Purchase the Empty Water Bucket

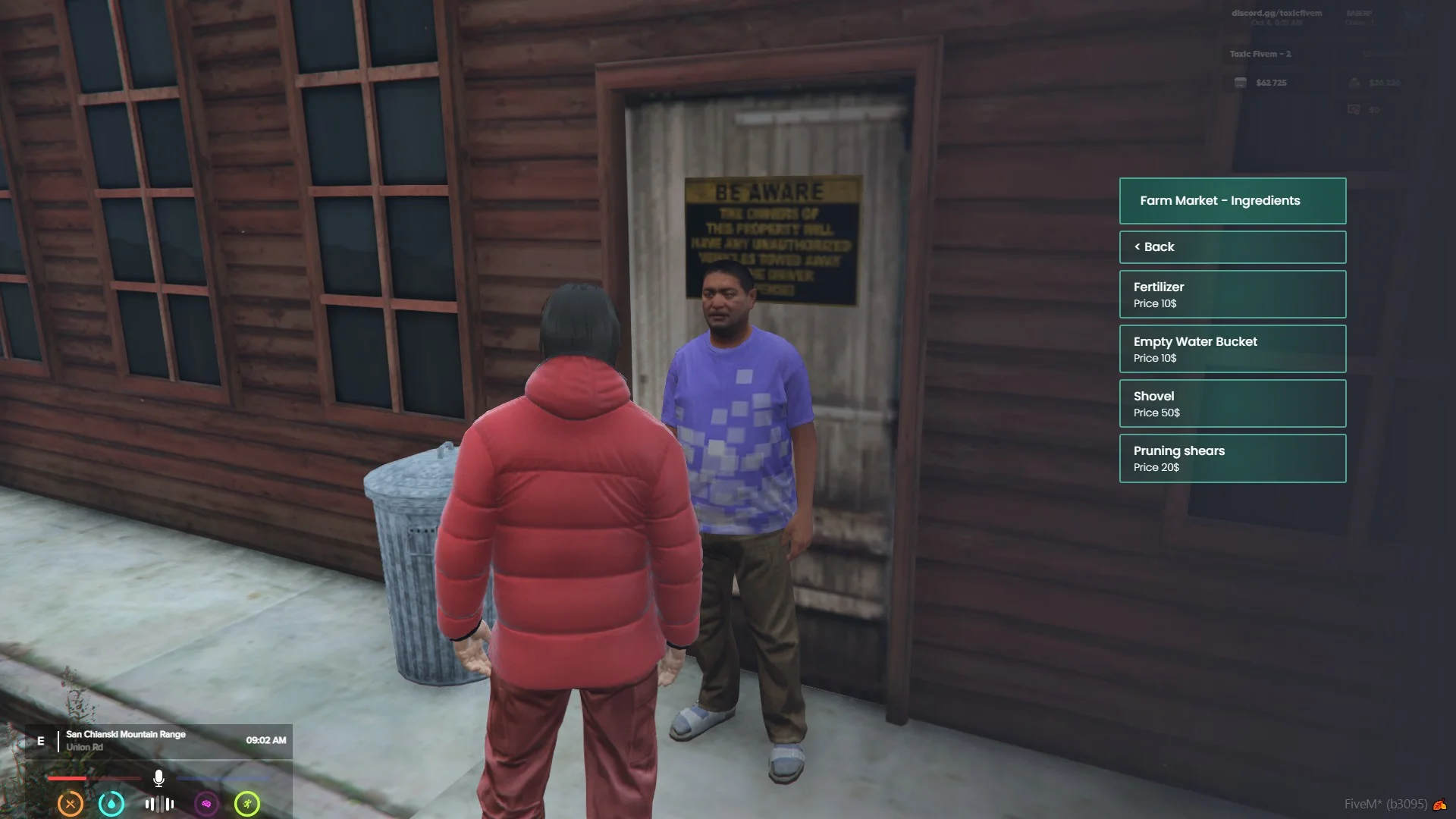1232,349
